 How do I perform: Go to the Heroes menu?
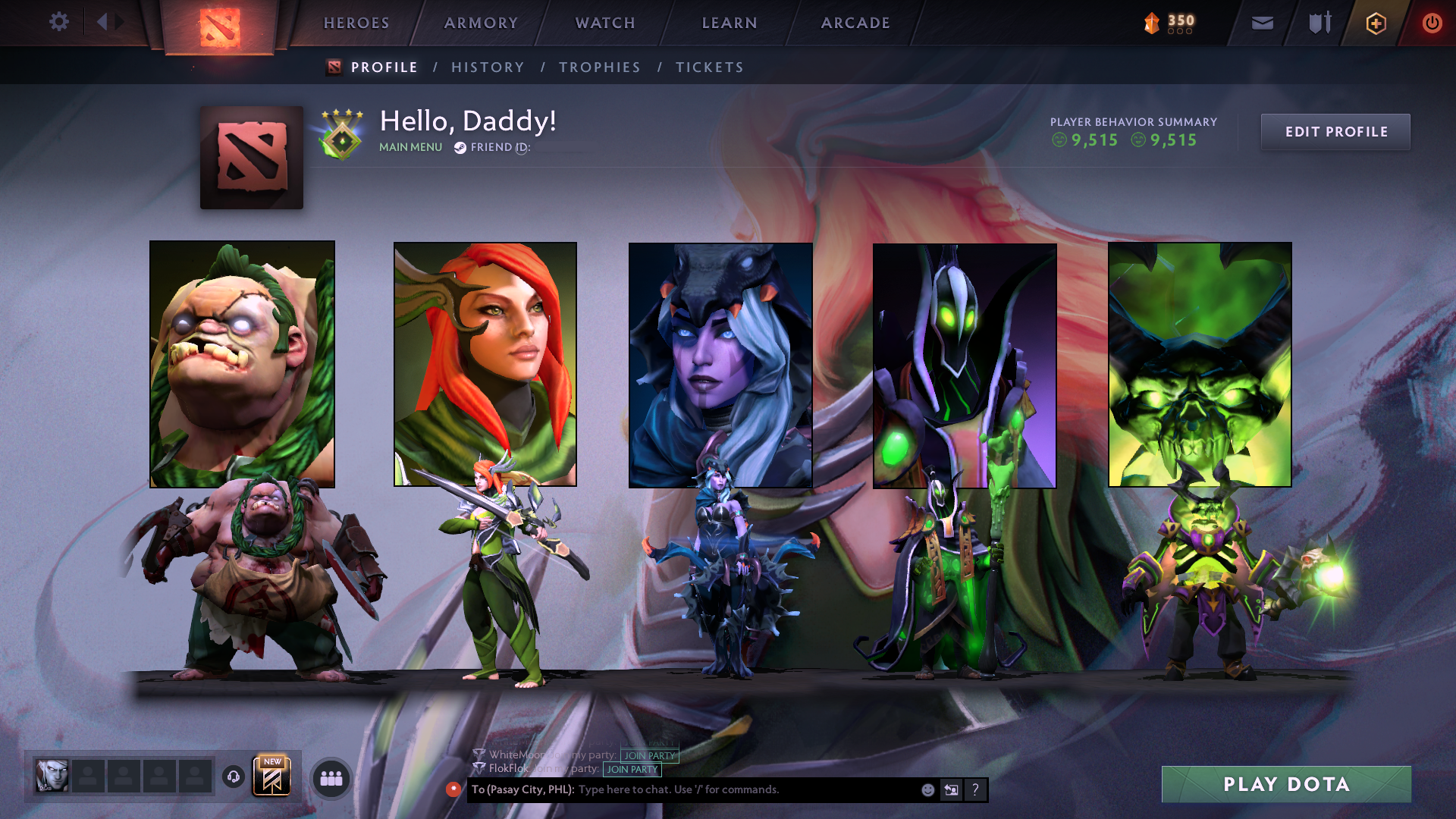[356, 23]
